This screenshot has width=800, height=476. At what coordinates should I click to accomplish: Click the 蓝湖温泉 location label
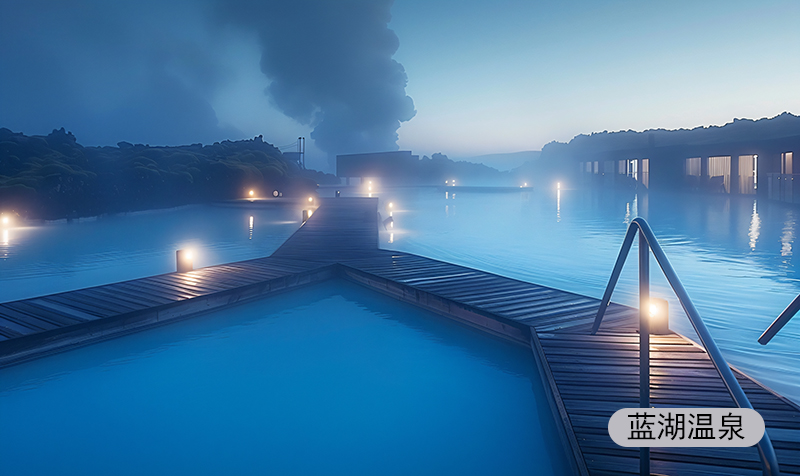click(x=686, y=427)
